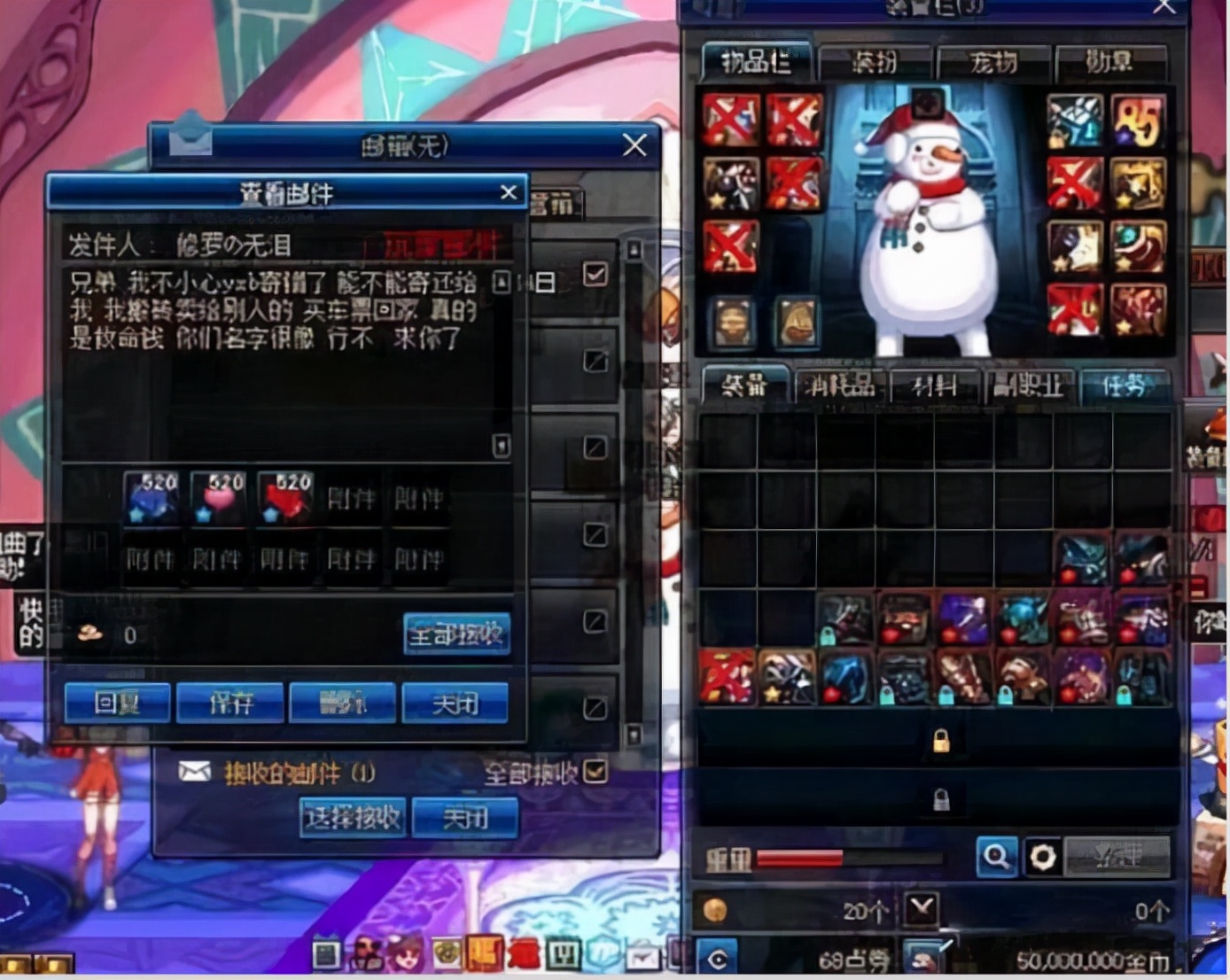Close the mailbox window with X
Viewport: 1230px width, 980px height.
pos(634,144)
